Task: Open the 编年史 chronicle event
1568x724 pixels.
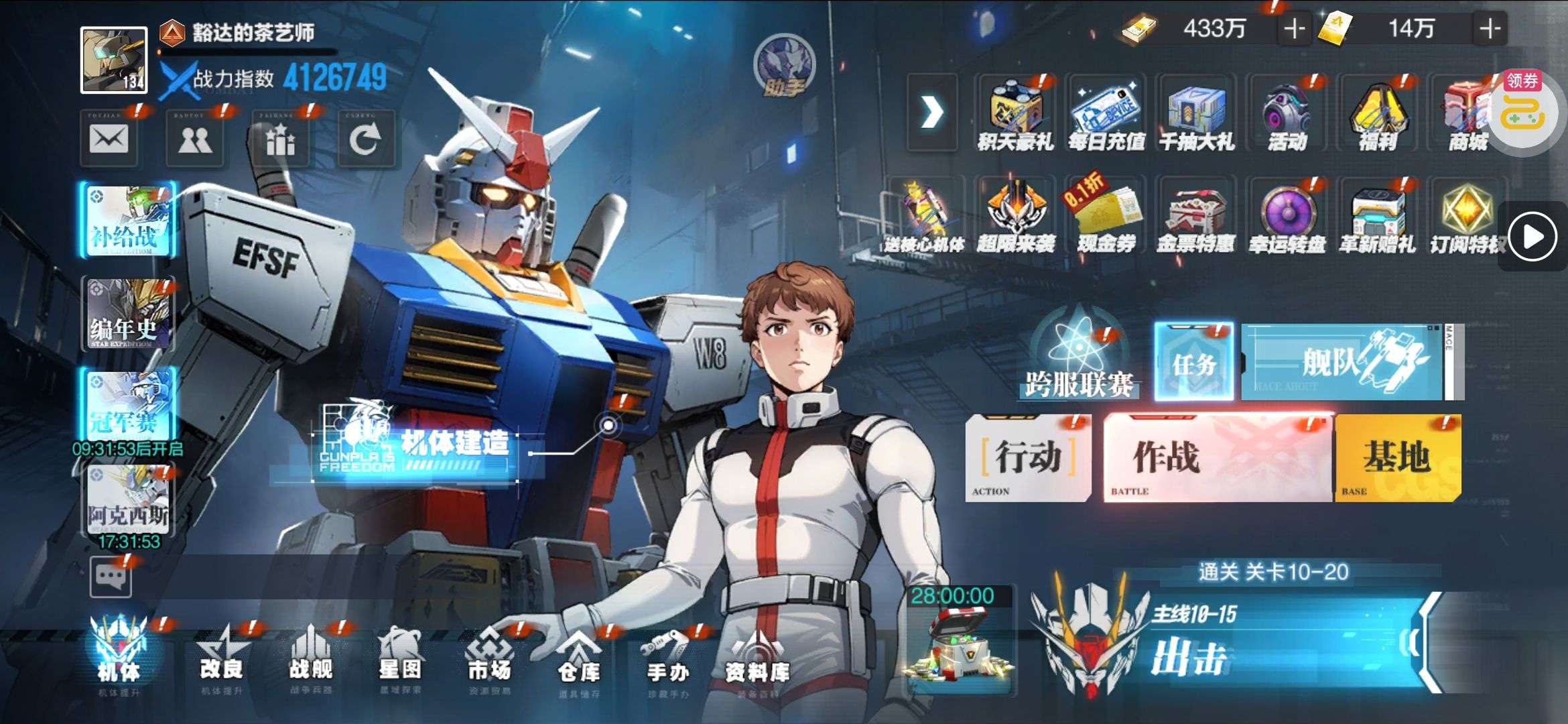Action: point(127,314)
